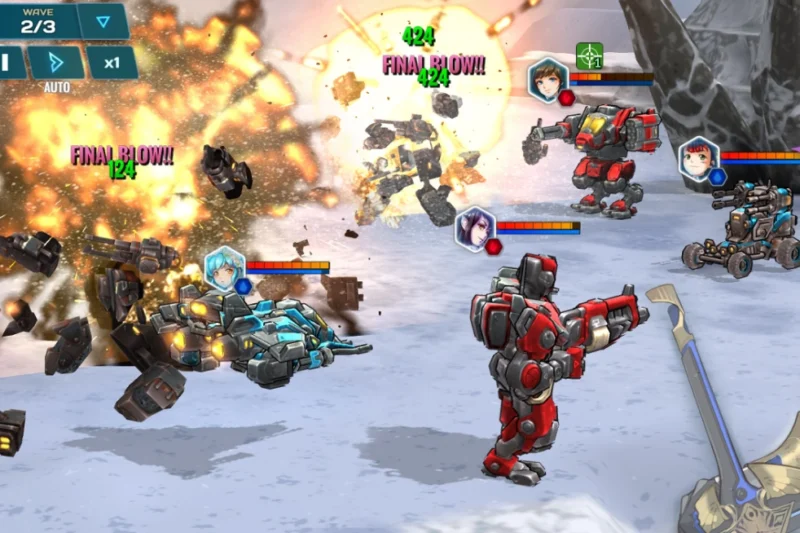Screen dimensions: 800x533
Task: Select the blue-haired pilot portrait
Action: point(224,267)
